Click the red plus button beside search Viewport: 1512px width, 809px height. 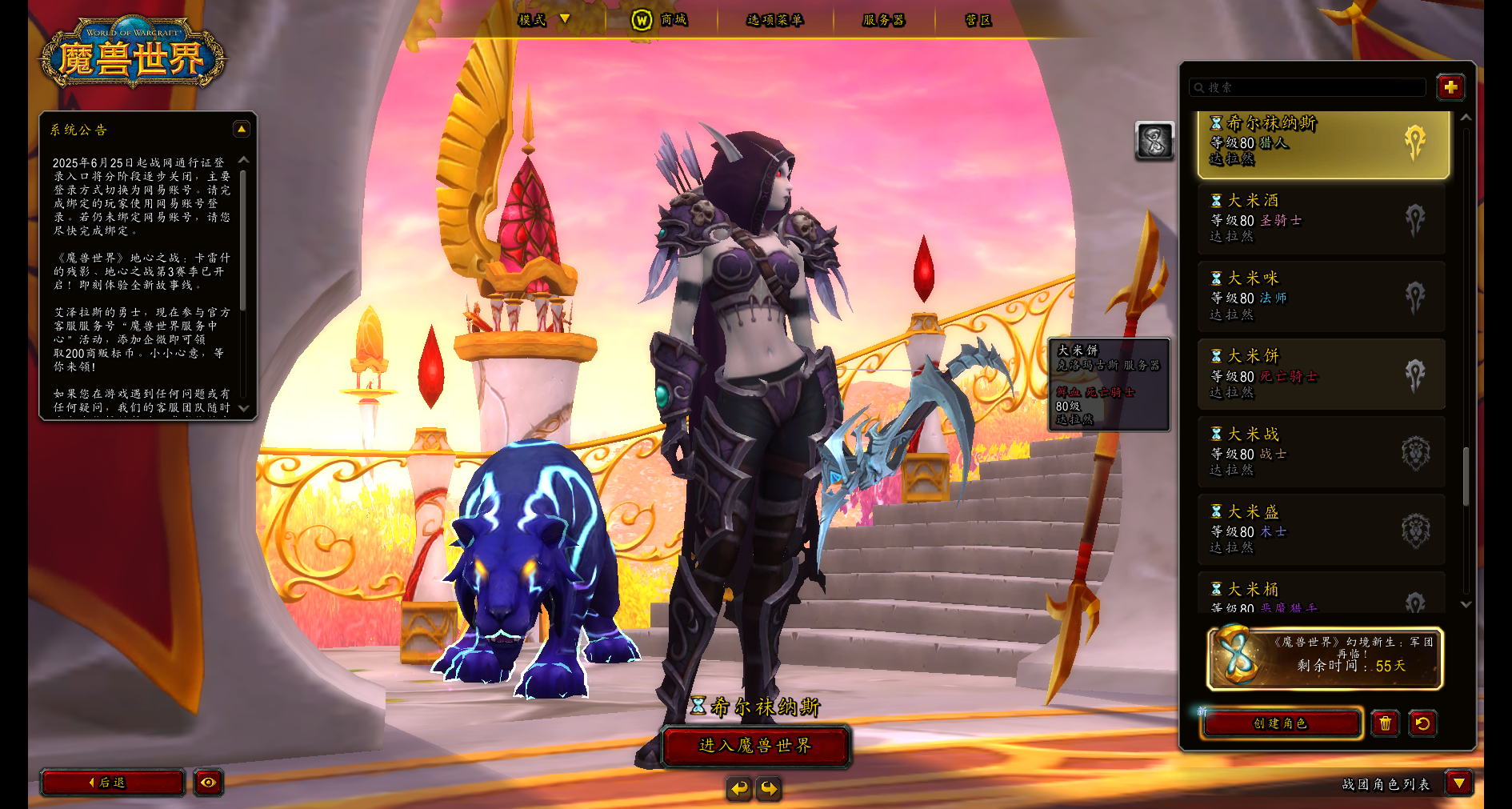coord(1450,87)
